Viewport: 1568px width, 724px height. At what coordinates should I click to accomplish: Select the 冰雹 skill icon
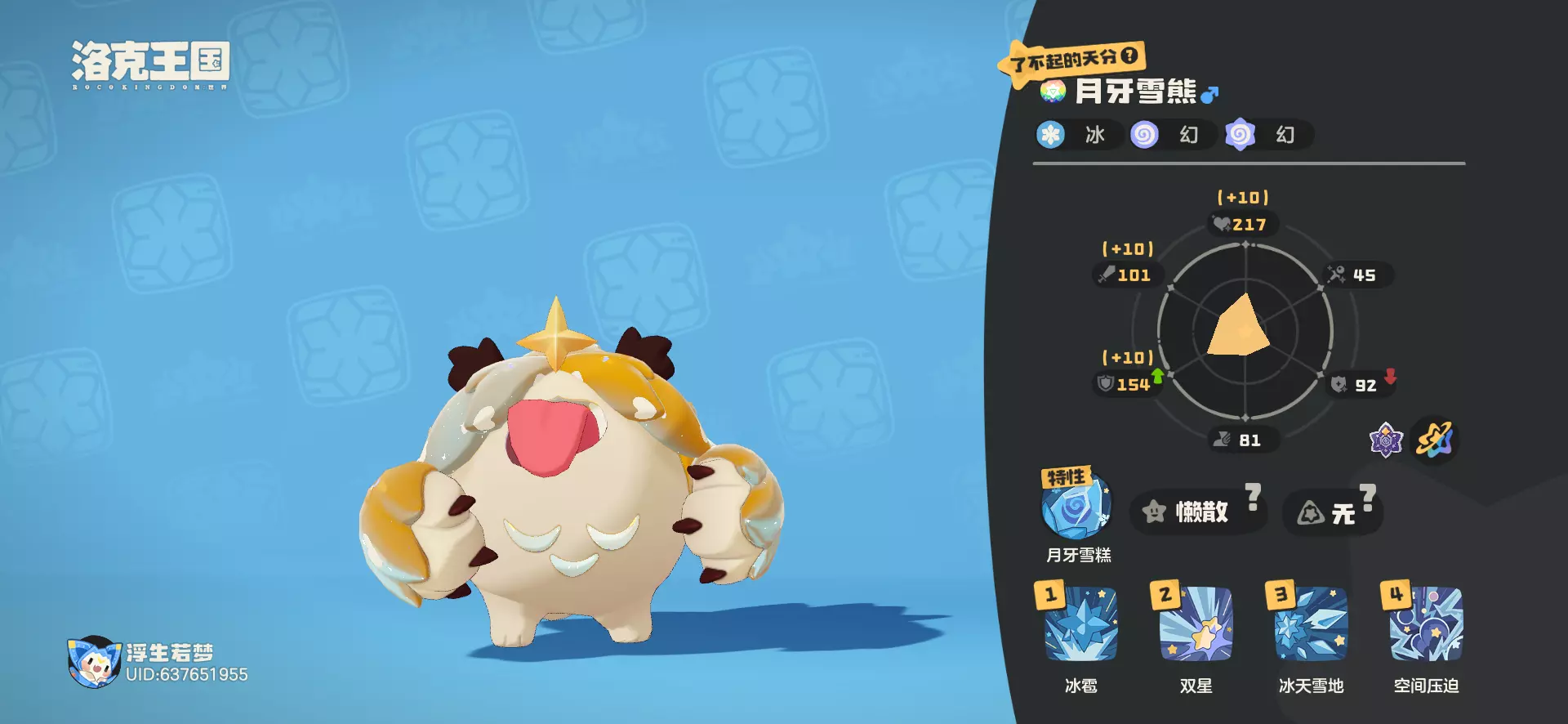pyautogui.click(x=1080, y=624)
